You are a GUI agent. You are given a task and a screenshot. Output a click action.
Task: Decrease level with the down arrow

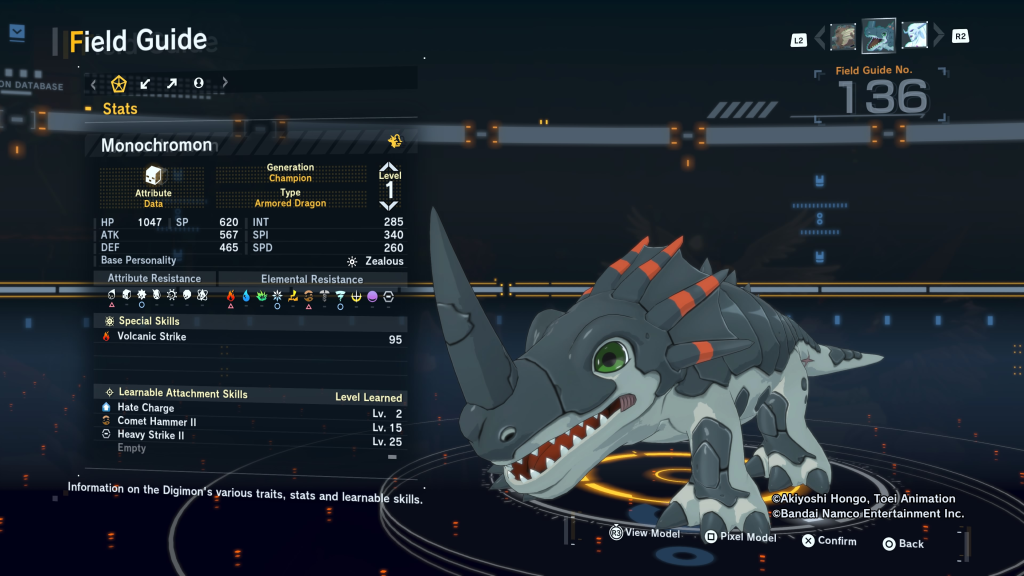pos(389,205)
